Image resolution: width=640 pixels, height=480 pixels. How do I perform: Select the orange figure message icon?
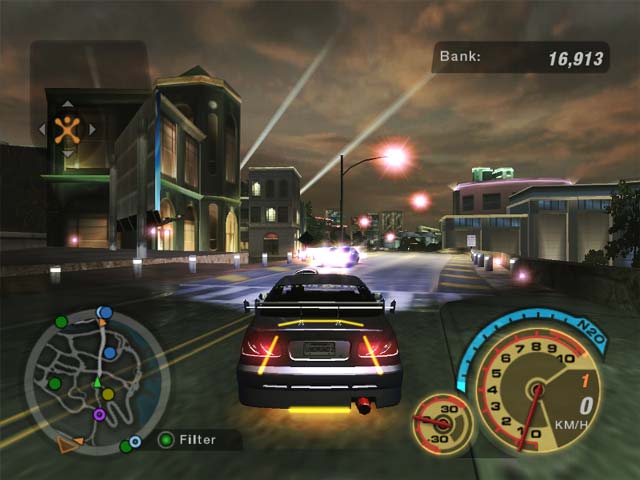(67, 128)
